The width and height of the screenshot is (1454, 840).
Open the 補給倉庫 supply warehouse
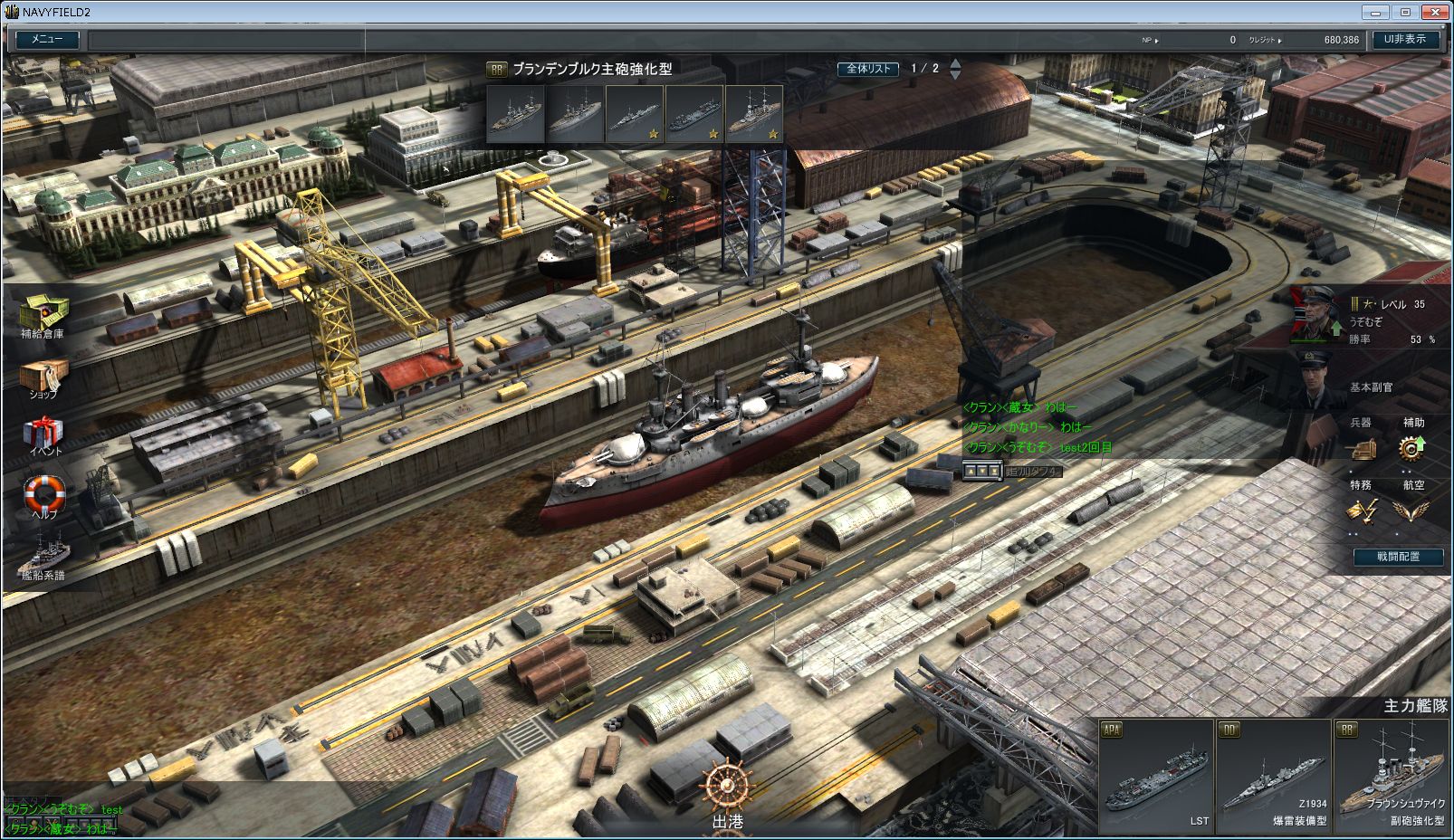point(43,313)
